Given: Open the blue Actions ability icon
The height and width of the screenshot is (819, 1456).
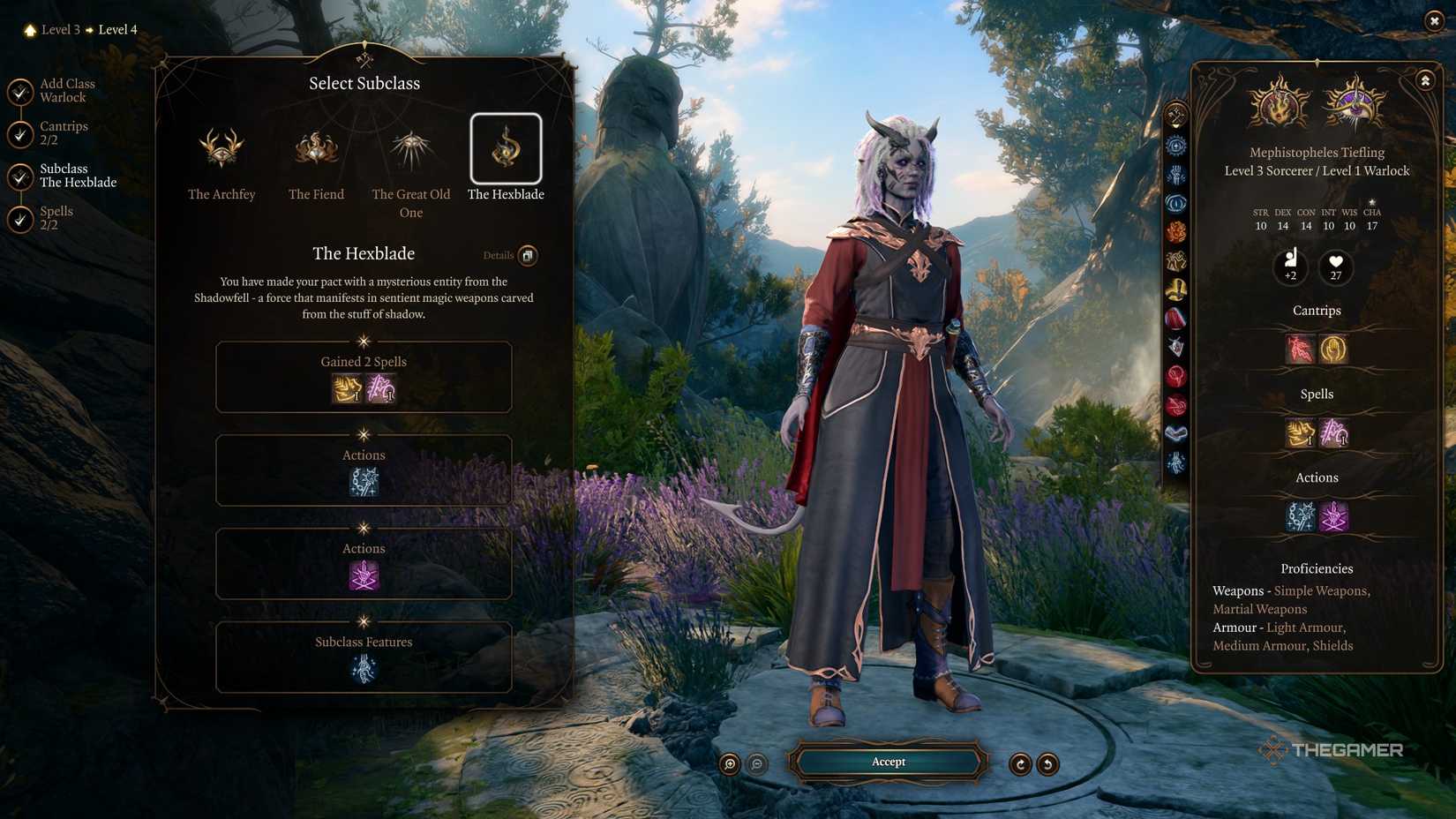Looking at the screenshot, I should pos(363,482).
